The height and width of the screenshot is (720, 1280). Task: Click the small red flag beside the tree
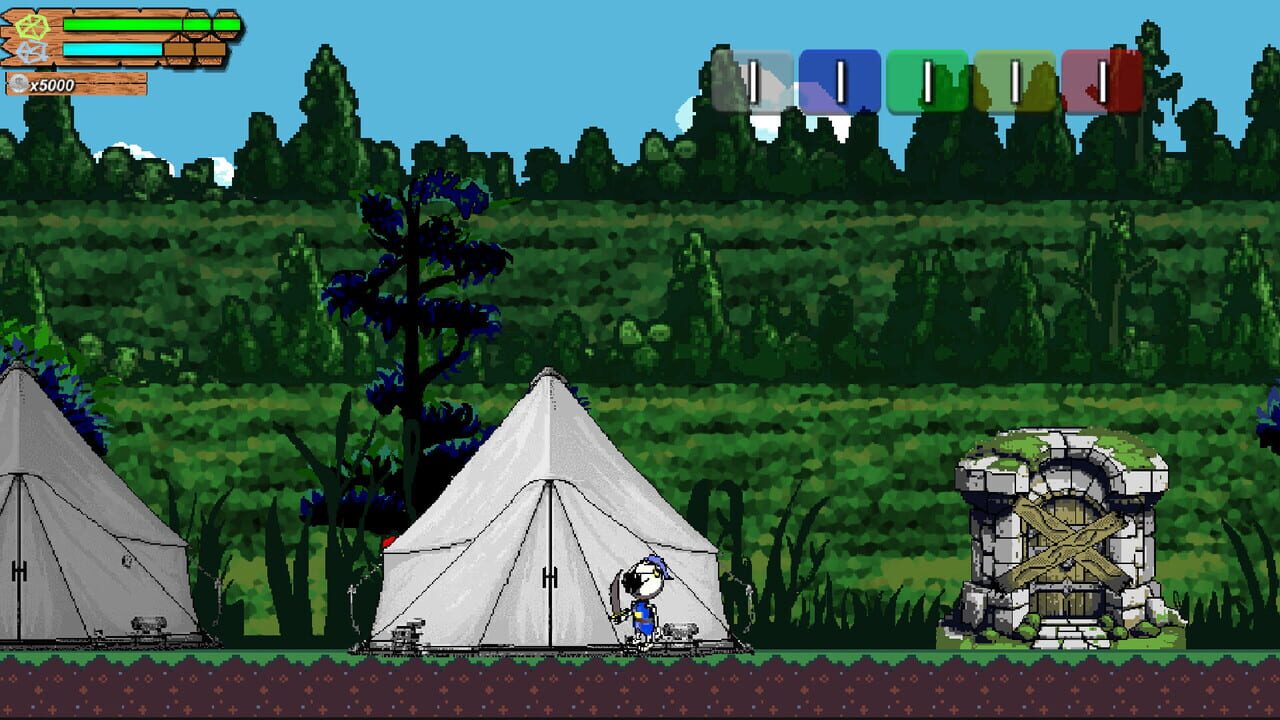(389, 540)
